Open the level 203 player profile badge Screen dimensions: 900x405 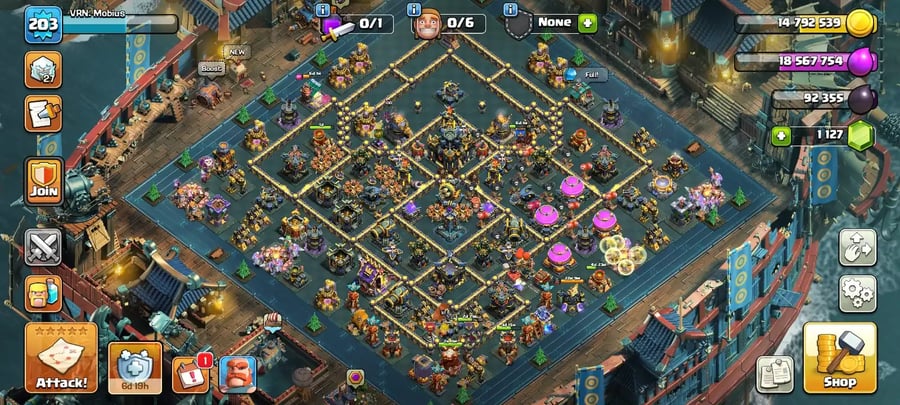click(42, 24)
